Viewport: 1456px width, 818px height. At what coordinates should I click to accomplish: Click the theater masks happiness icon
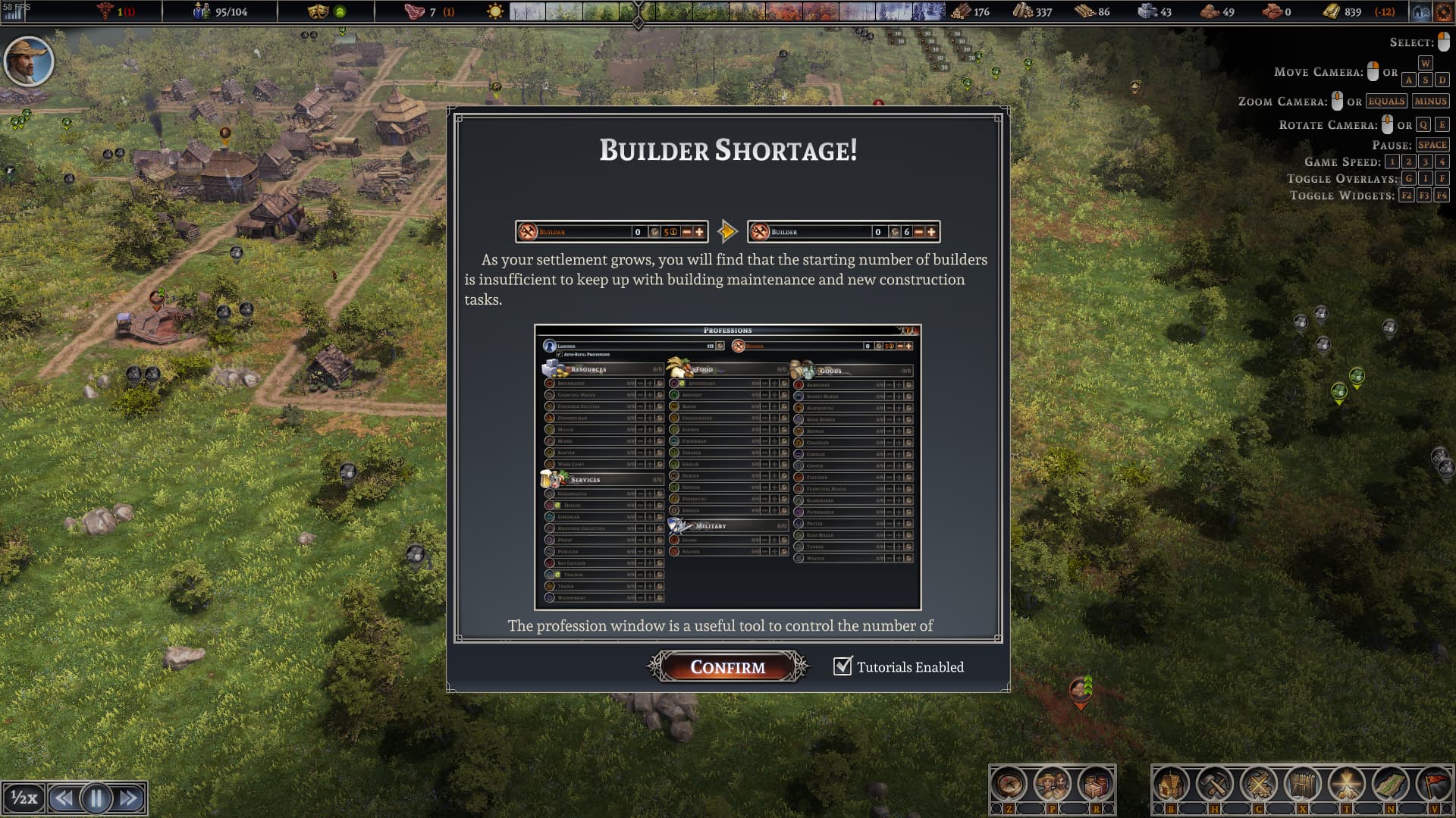[317, 11]
